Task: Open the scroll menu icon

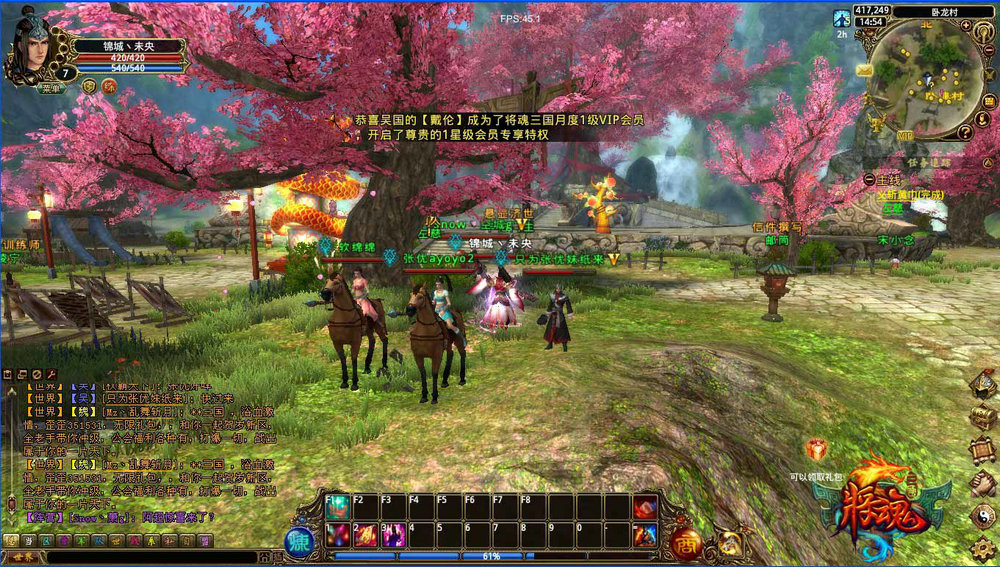Action: click(983, 450)
